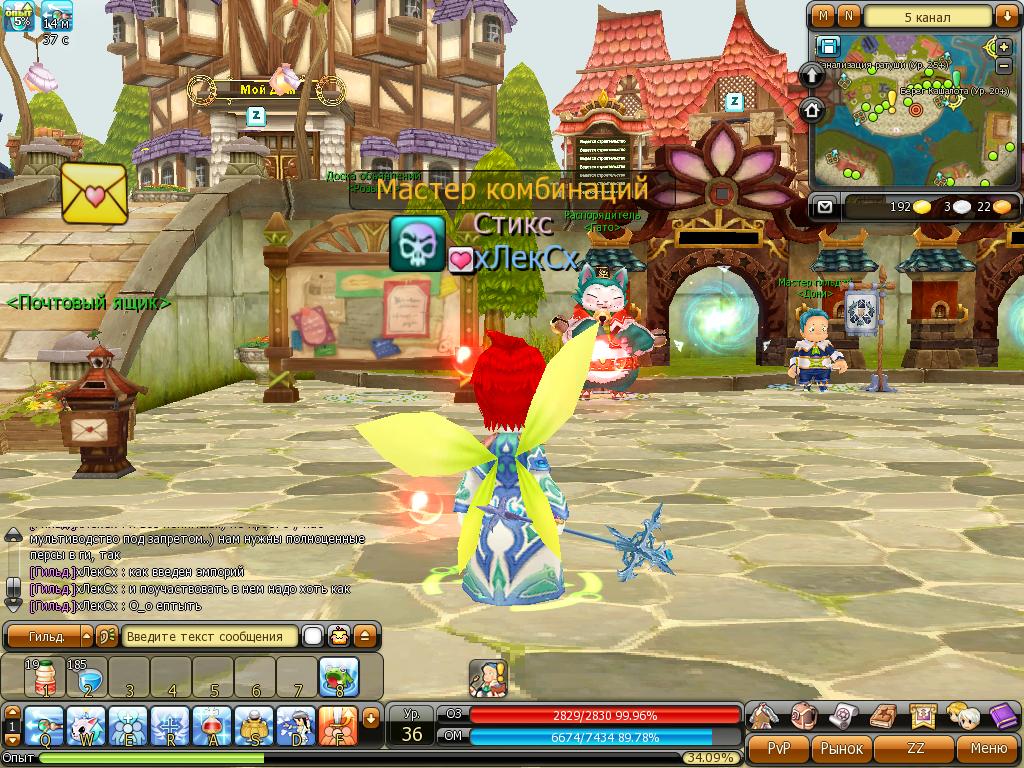This screenshot has width=1024, height=768.
Task: Open the Рынок market button
Action: [x=842, y=748]
